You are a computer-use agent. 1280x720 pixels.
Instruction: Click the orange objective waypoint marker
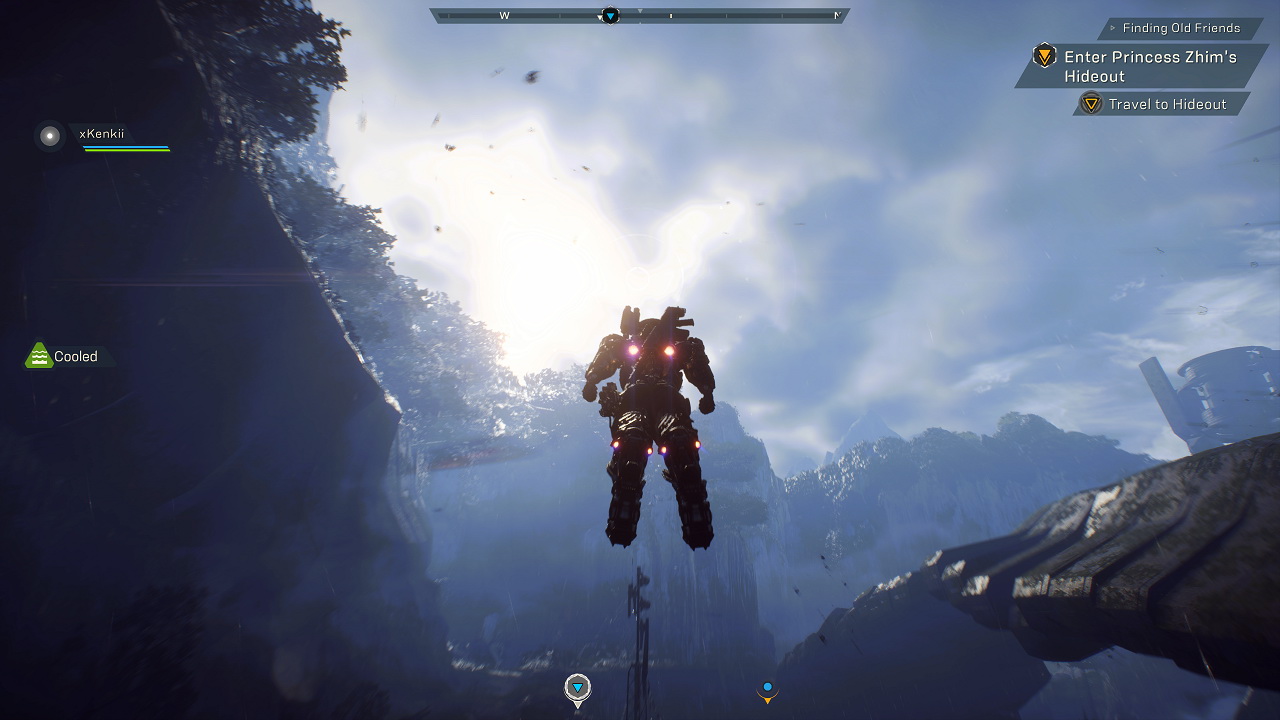pyautogui.click(x=767, y=689)
